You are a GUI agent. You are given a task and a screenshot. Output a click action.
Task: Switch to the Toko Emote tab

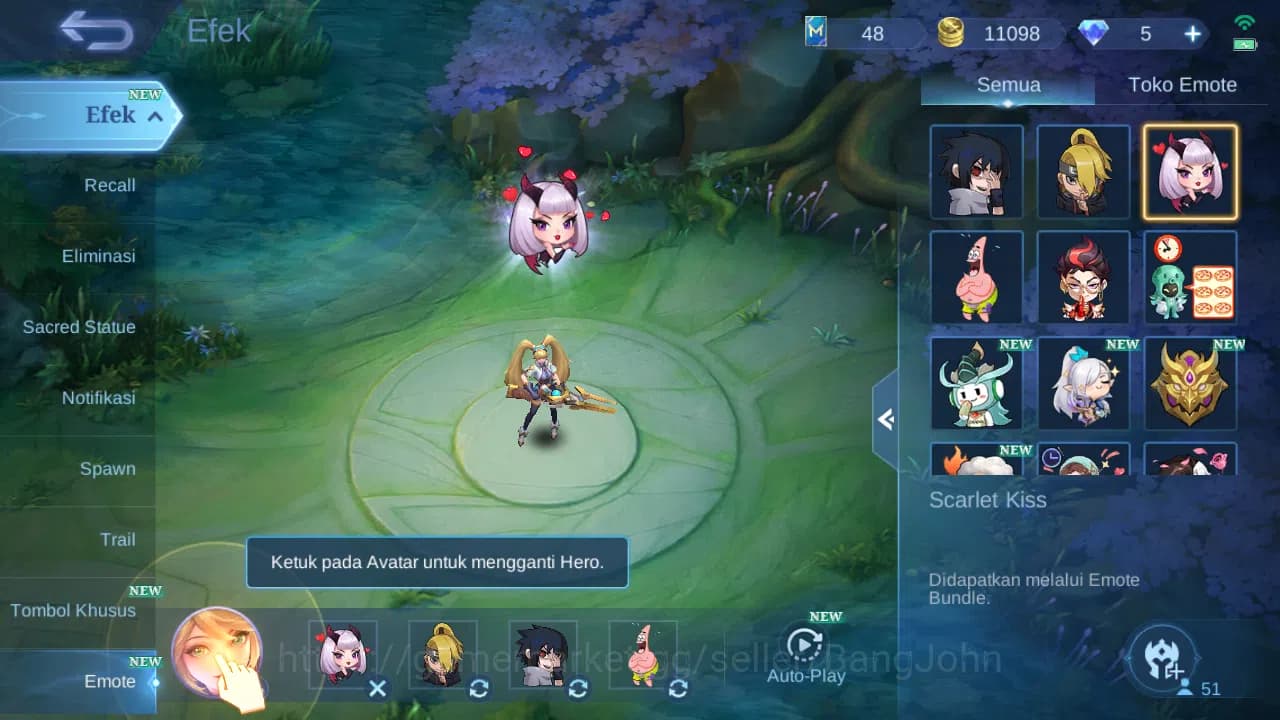1182,85
